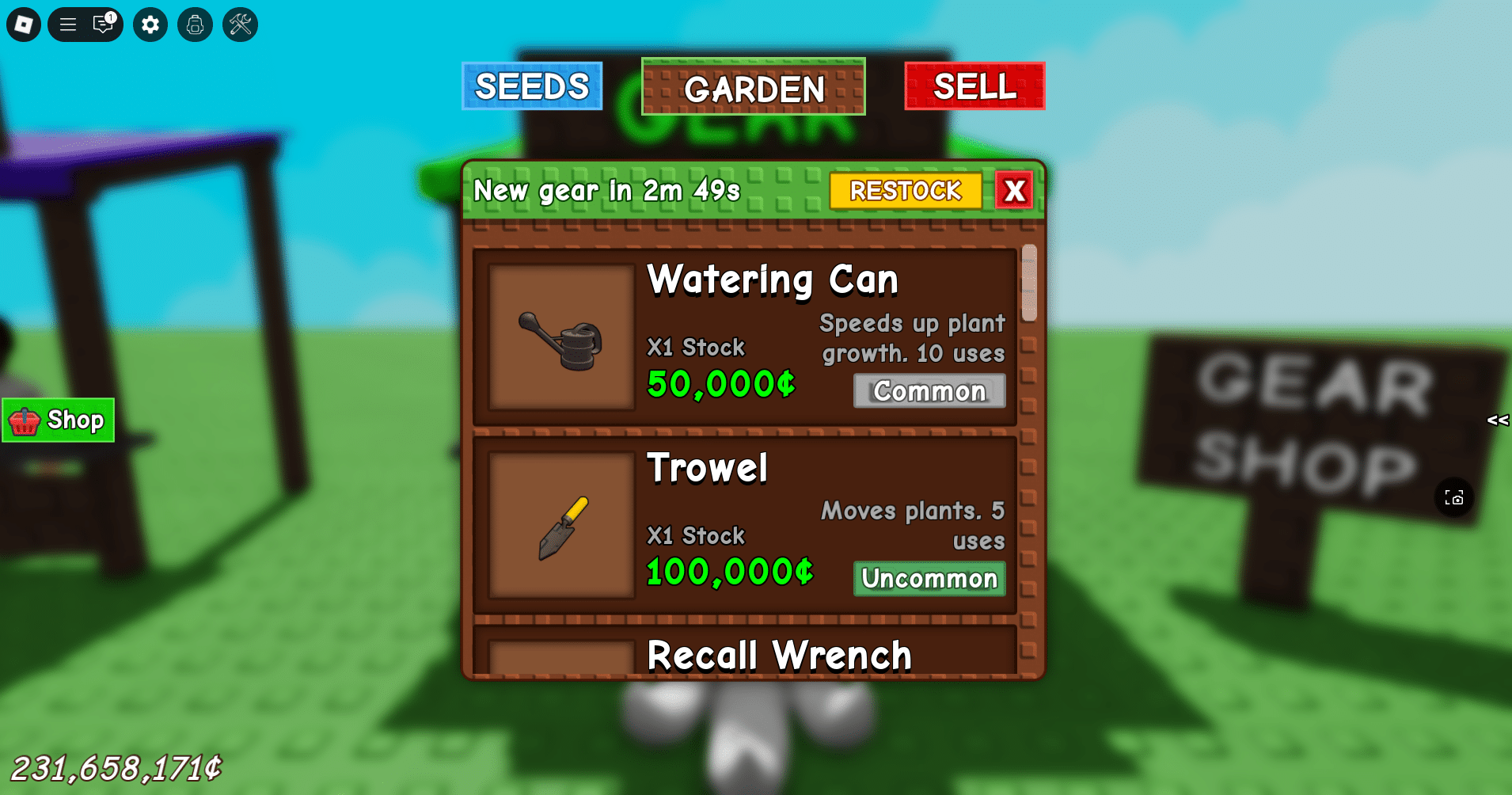Click the Uncommon rarity badge

pos(929,579)
